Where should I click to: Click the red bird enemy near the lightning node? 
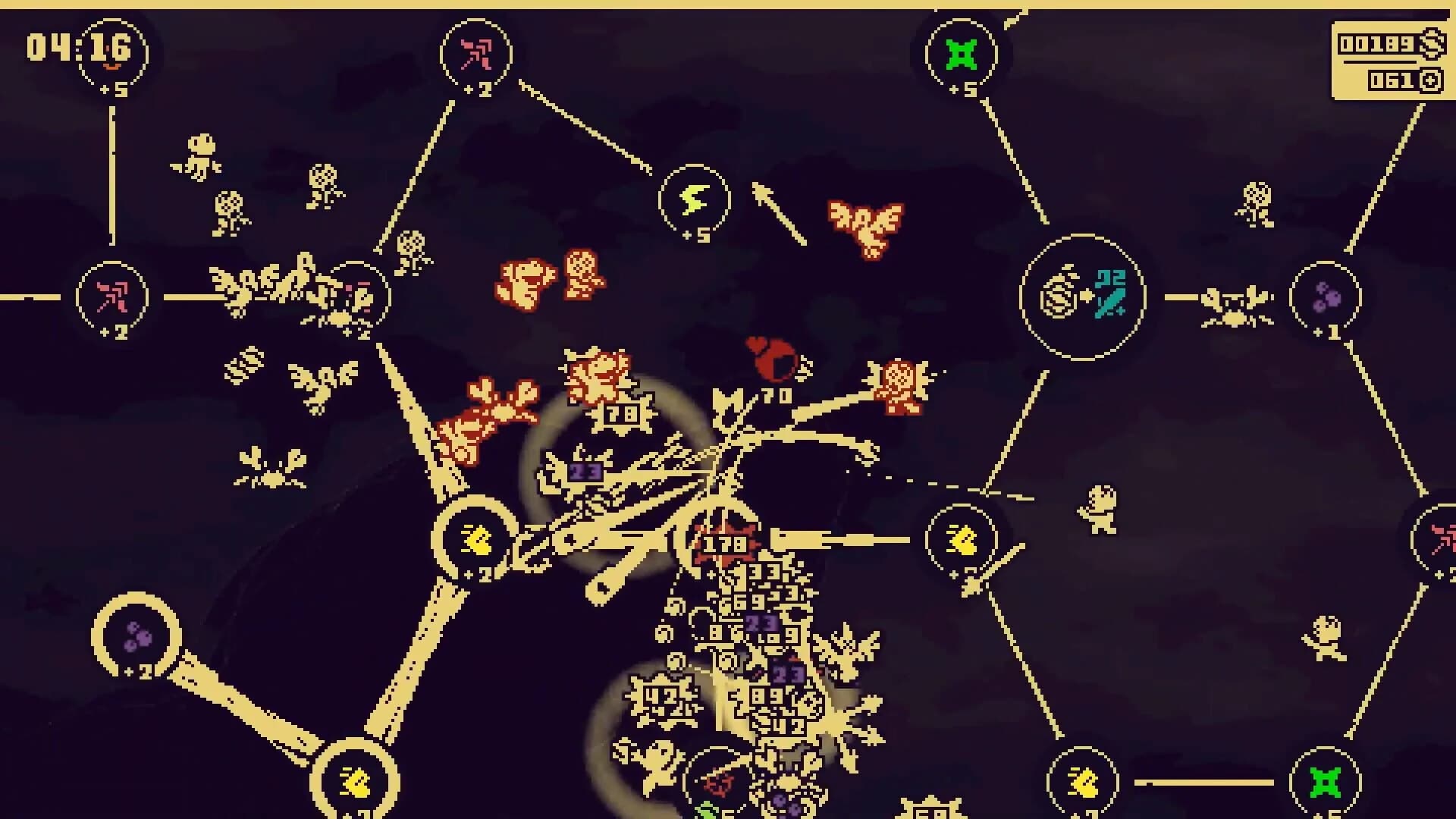pos(864,221)
